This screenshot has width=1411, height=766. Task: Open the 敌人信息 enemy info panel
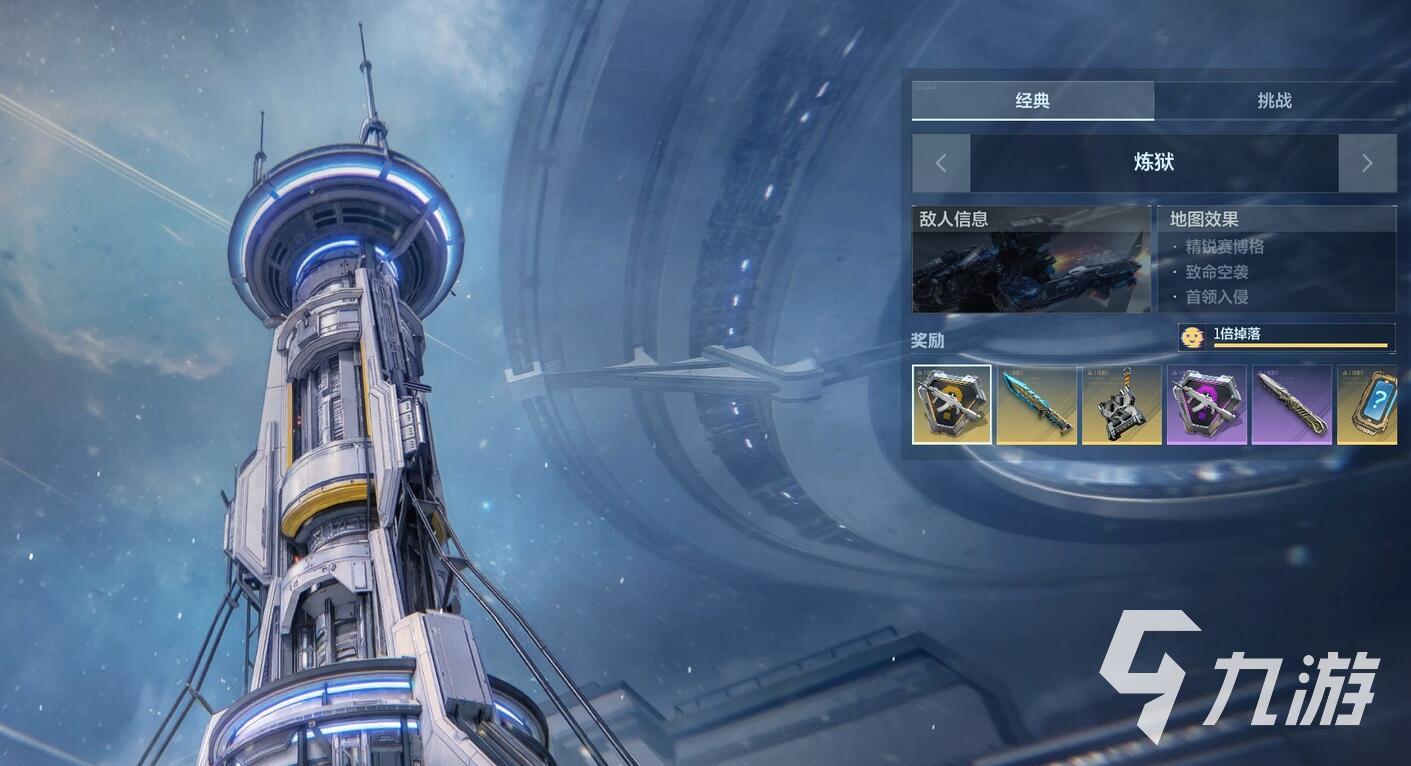(x=1031, y=260)
